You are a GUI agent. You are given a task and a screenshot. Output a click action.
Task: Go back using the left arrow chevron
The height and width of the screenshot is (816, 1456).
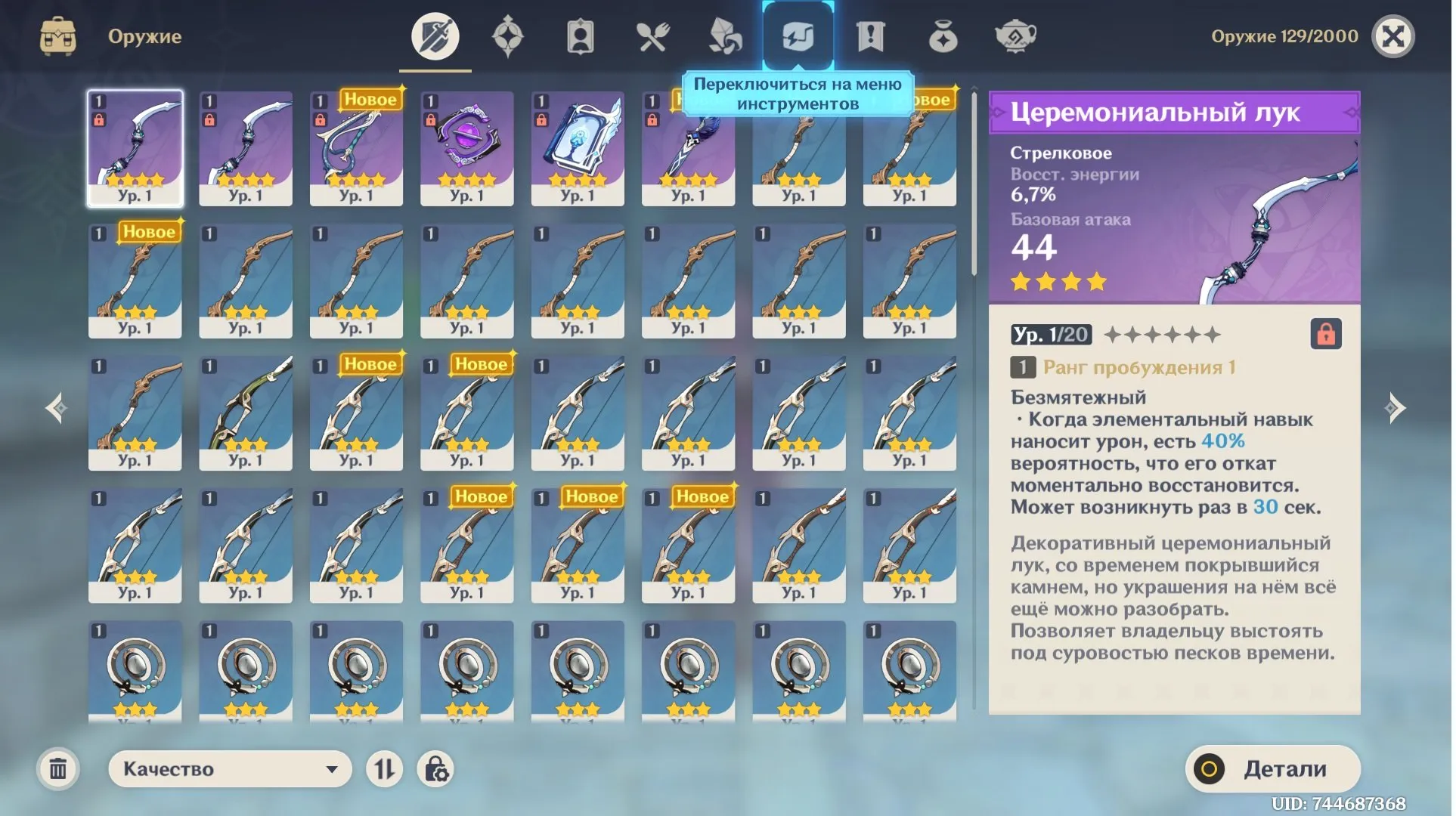54,408
